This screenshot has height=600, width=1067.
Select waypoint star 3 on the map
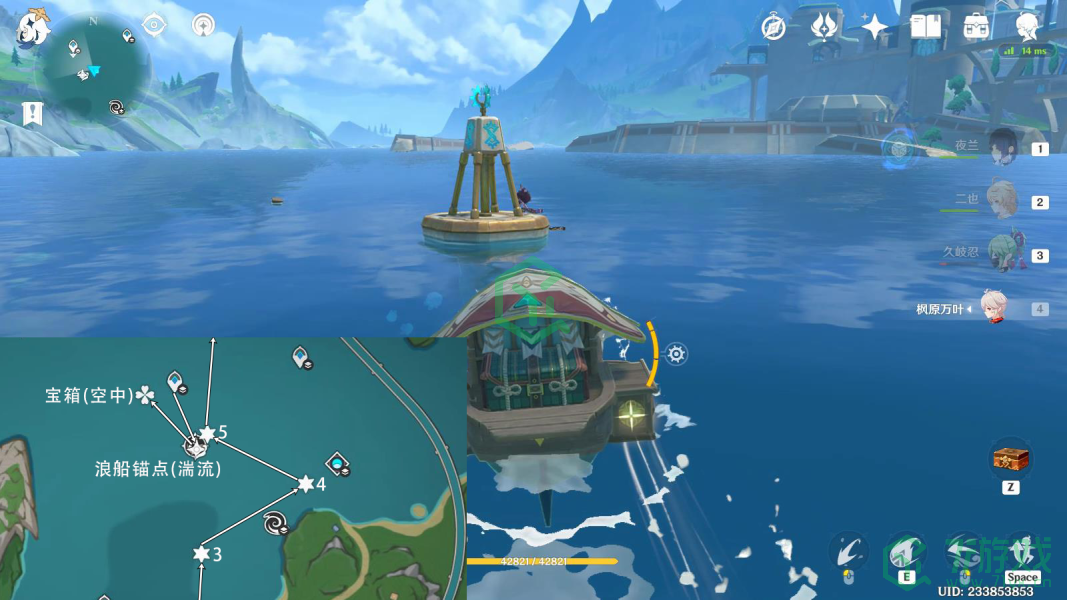pos(201,553)
